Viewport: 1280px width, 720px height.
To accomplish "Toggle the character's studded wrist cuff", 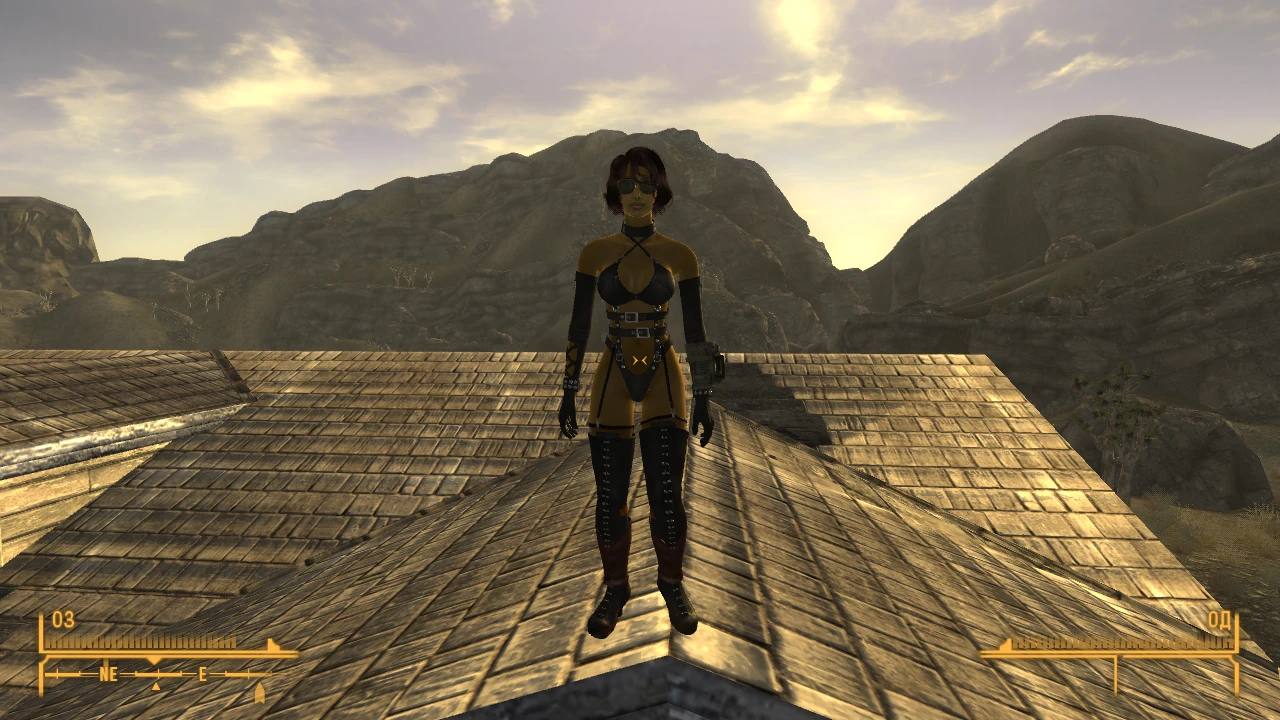I will 570,384.
